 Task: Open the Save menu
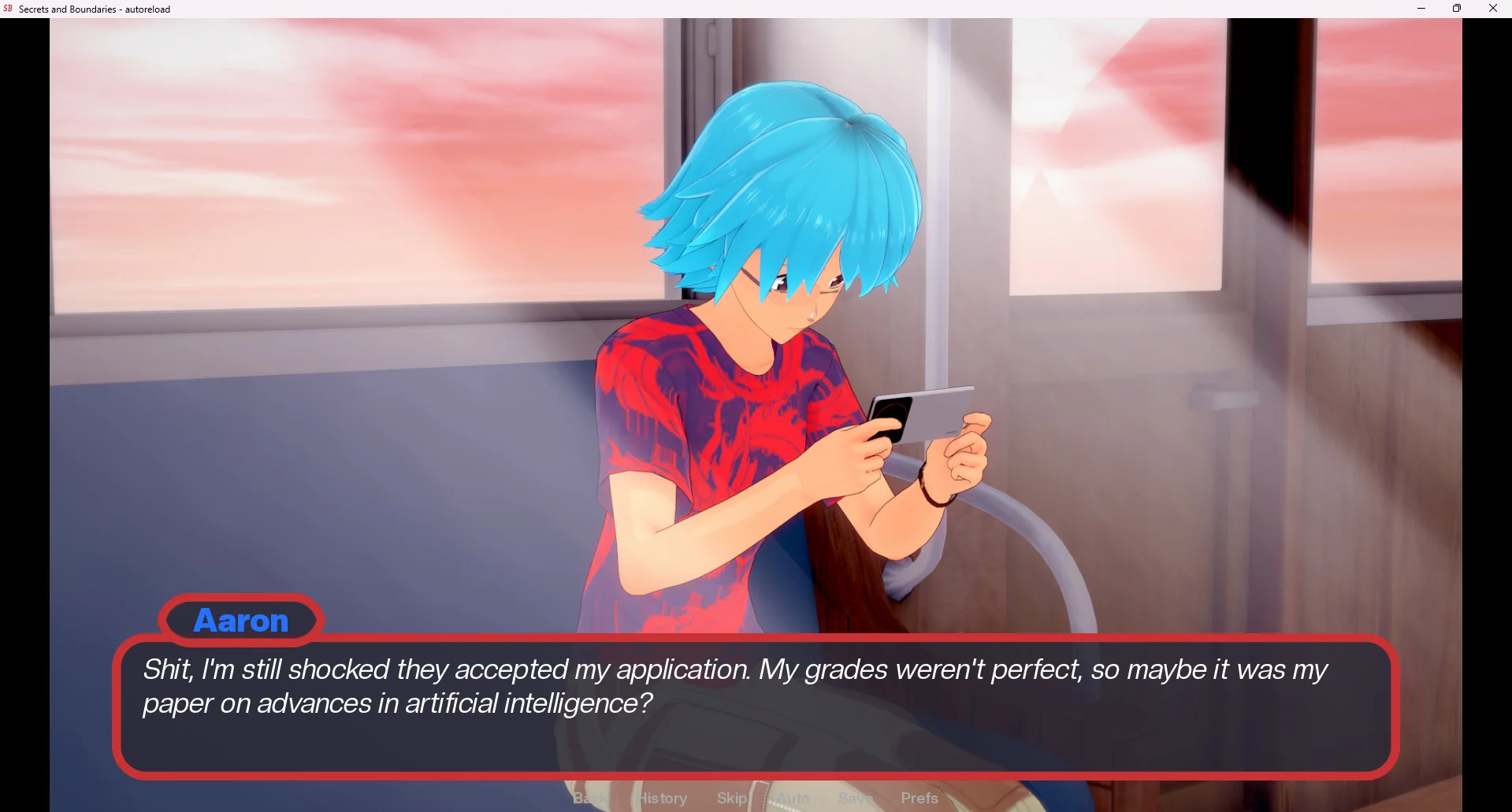(x=854, y=798)
